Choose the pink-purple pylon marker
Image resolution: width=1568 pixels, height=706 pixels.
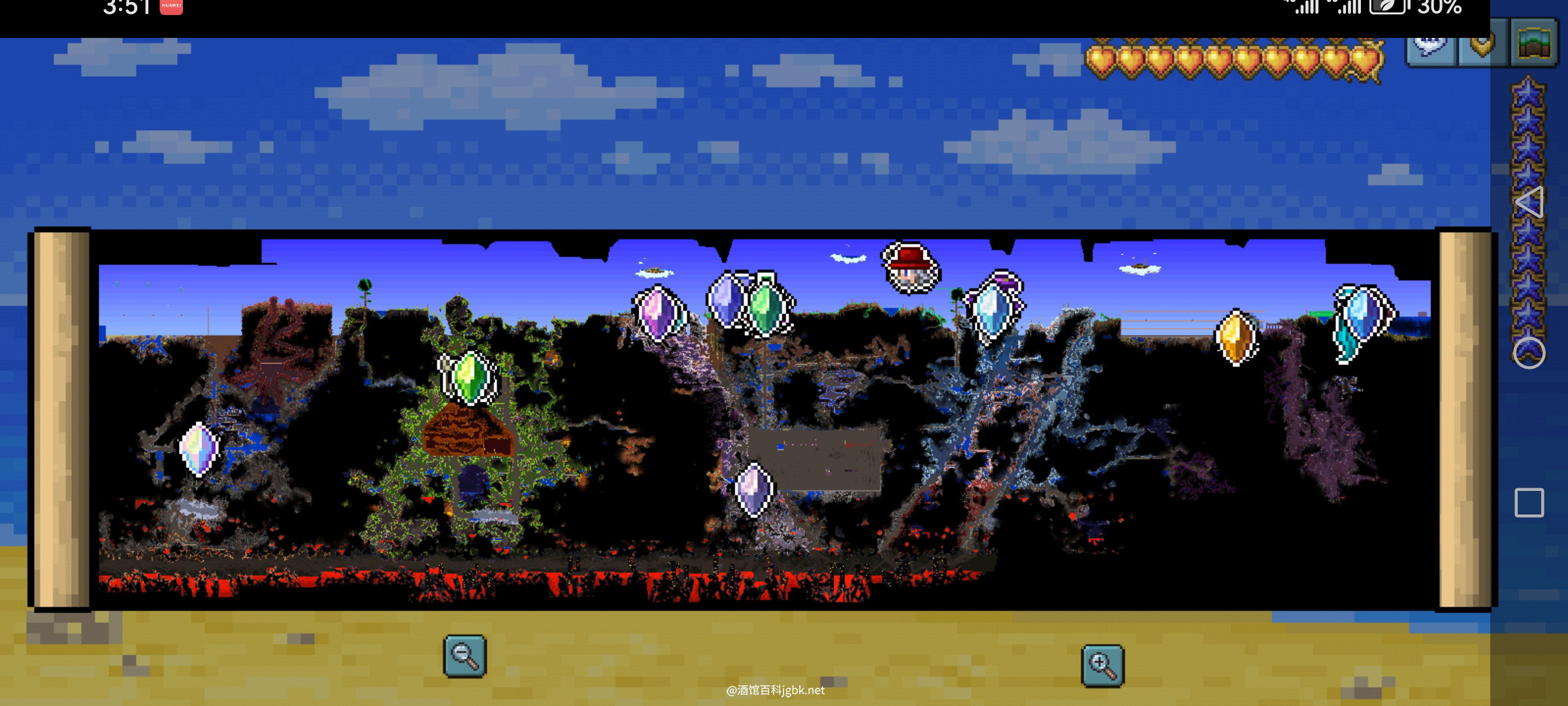pyautogui.click(x=657, y=314)
